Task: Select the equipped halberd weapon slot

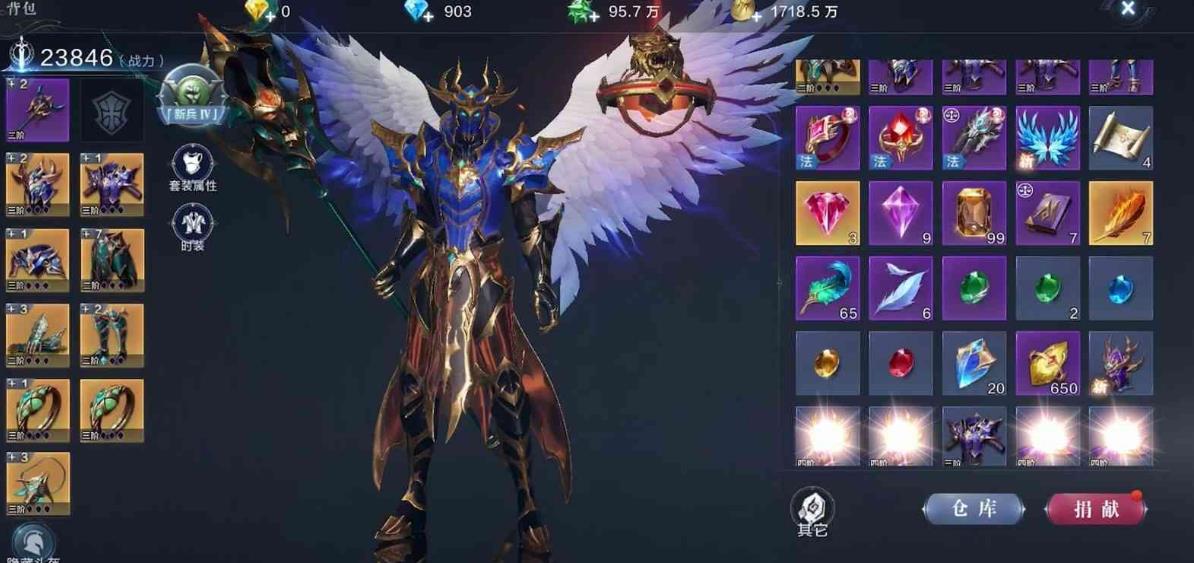Action: click(x=38, y=110)
